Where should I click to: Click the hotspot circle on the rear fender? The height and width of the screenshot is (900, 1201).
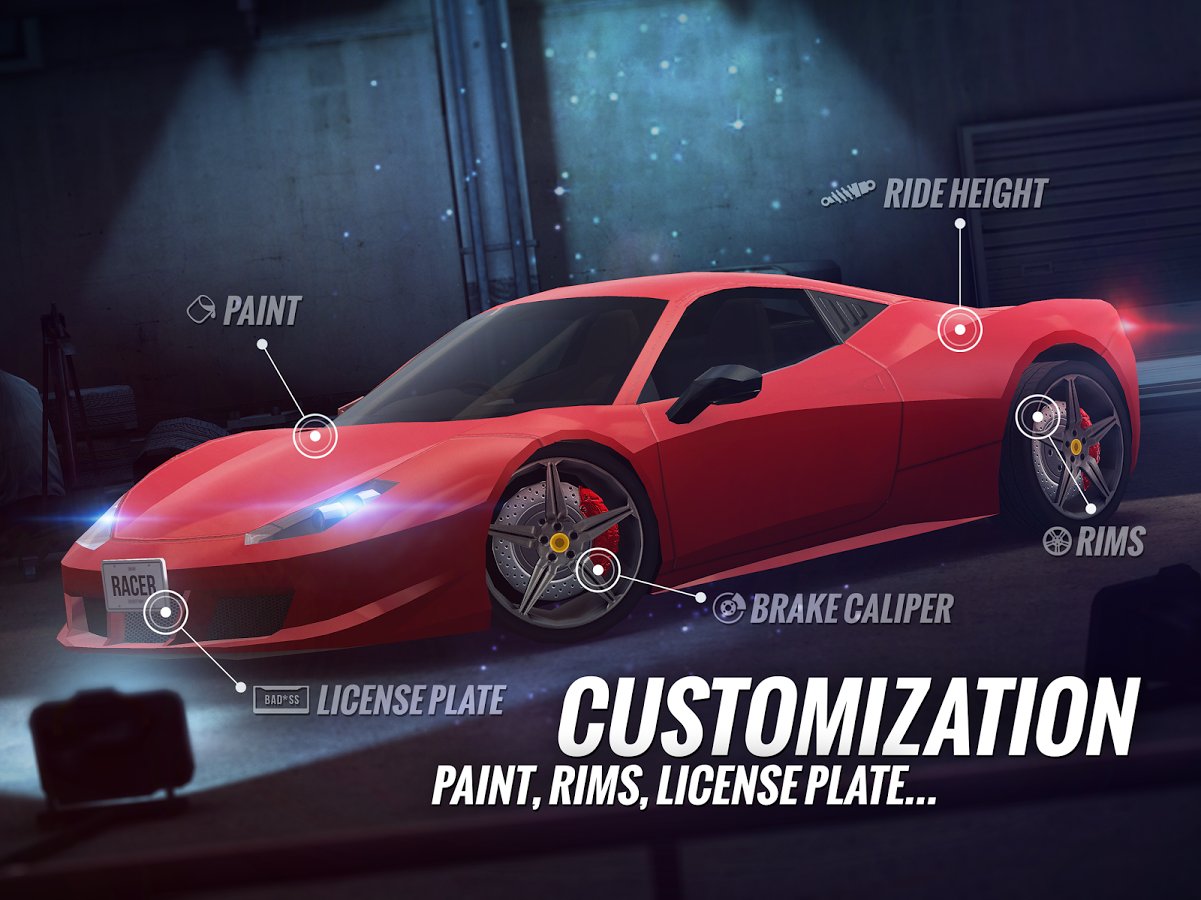960,329
